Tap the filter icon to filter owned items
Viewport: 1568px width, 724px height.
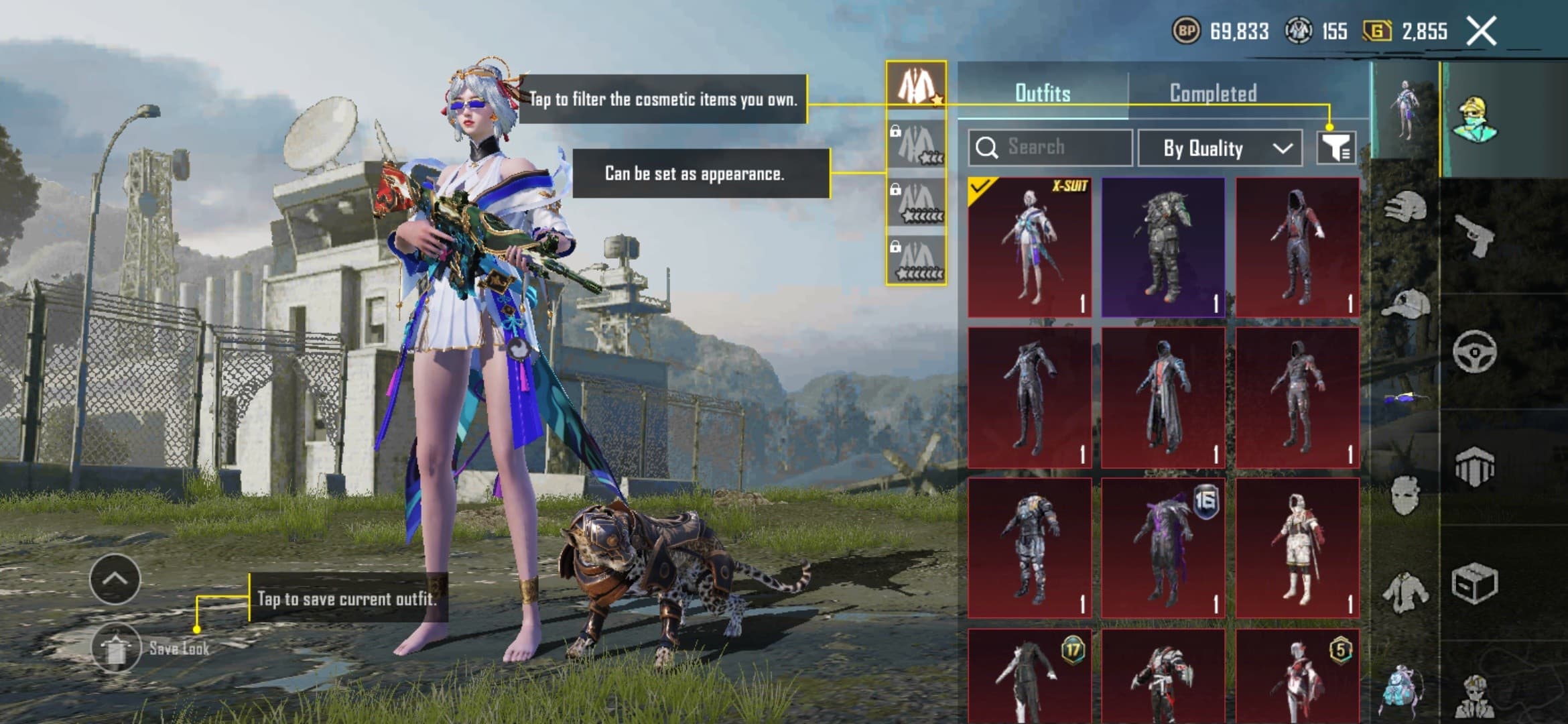[1335, 149]
